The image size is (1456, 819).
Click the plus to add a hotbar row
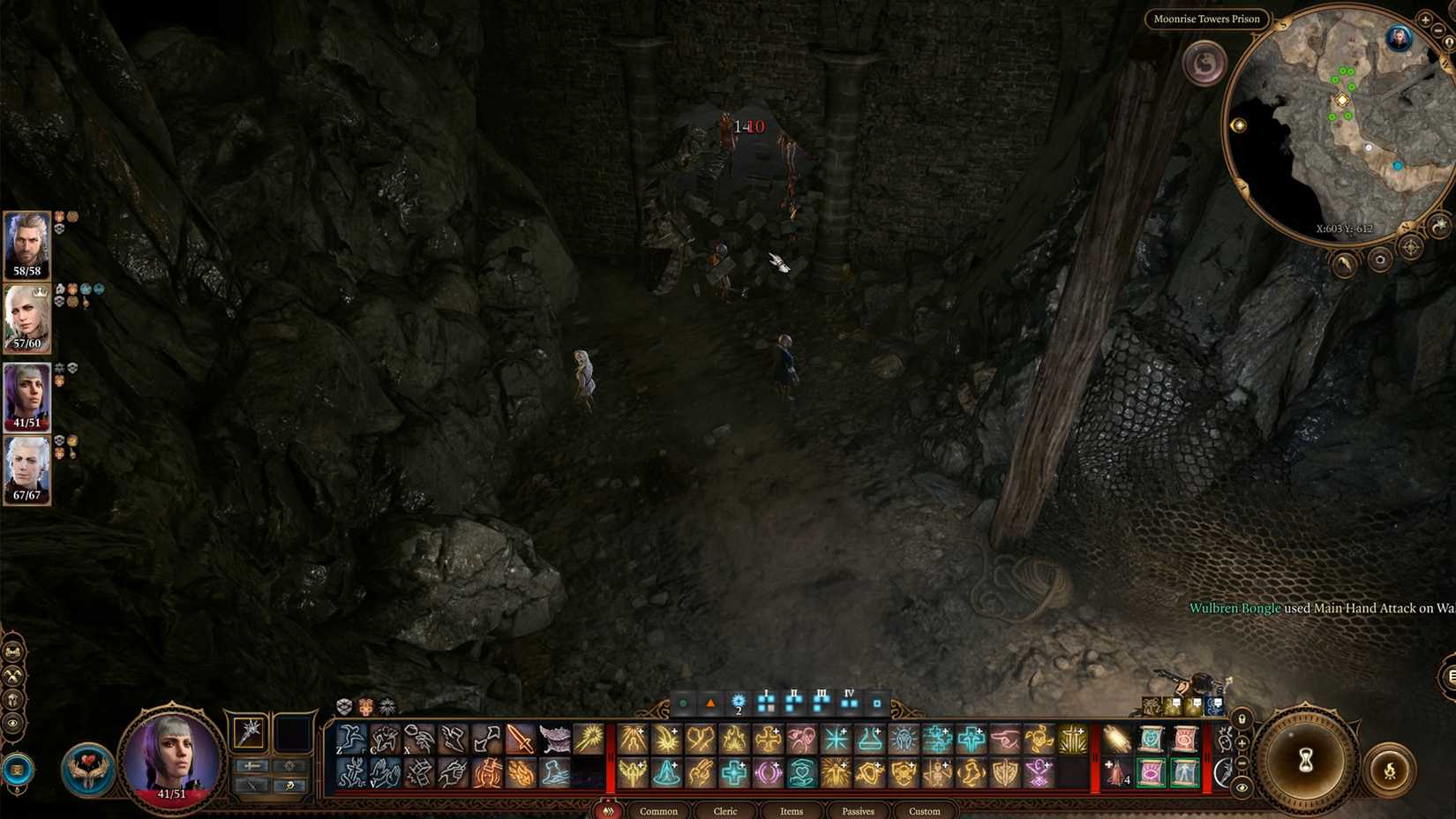point(1242,743)
